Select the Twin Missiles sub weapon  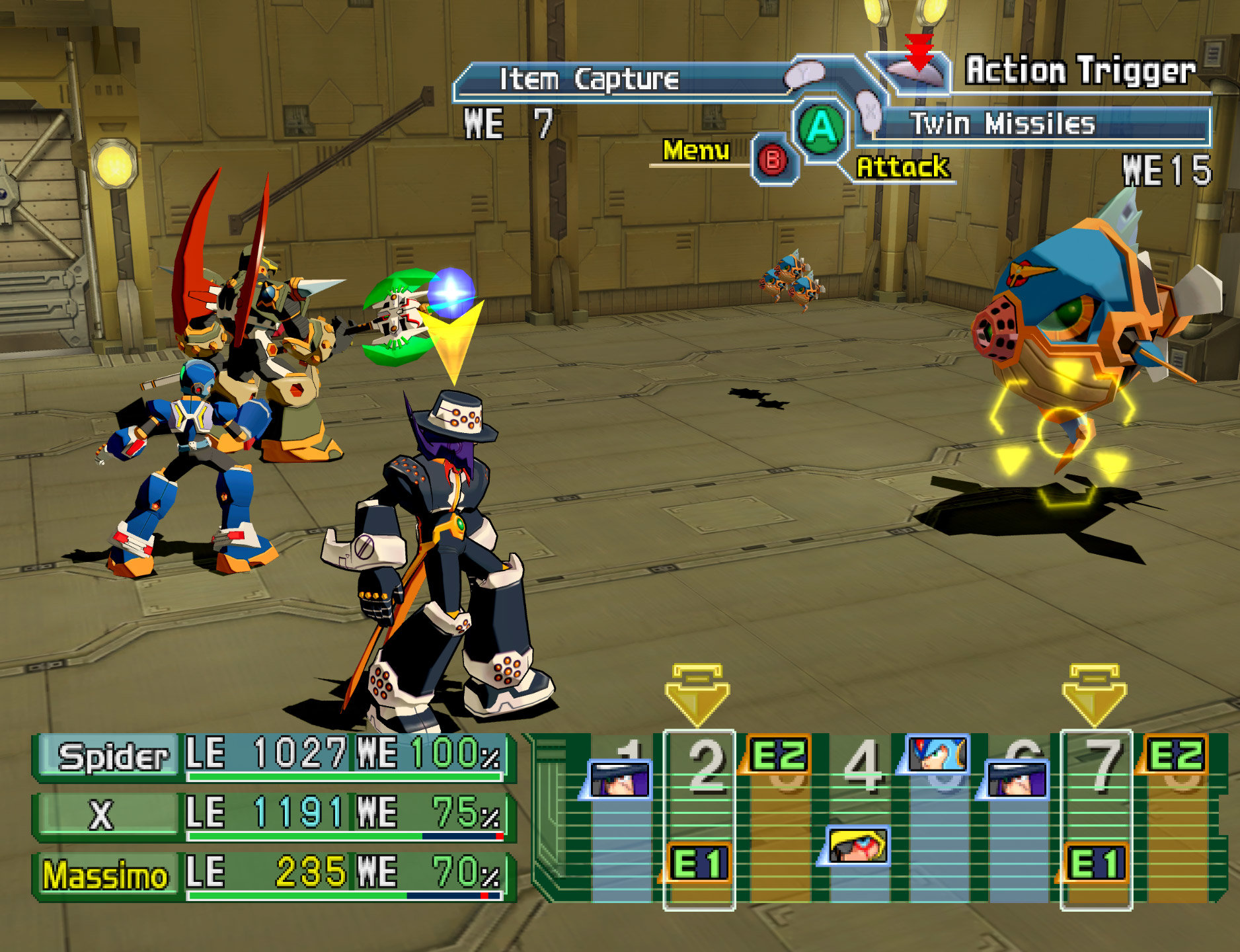click(x=1002, y=124)
